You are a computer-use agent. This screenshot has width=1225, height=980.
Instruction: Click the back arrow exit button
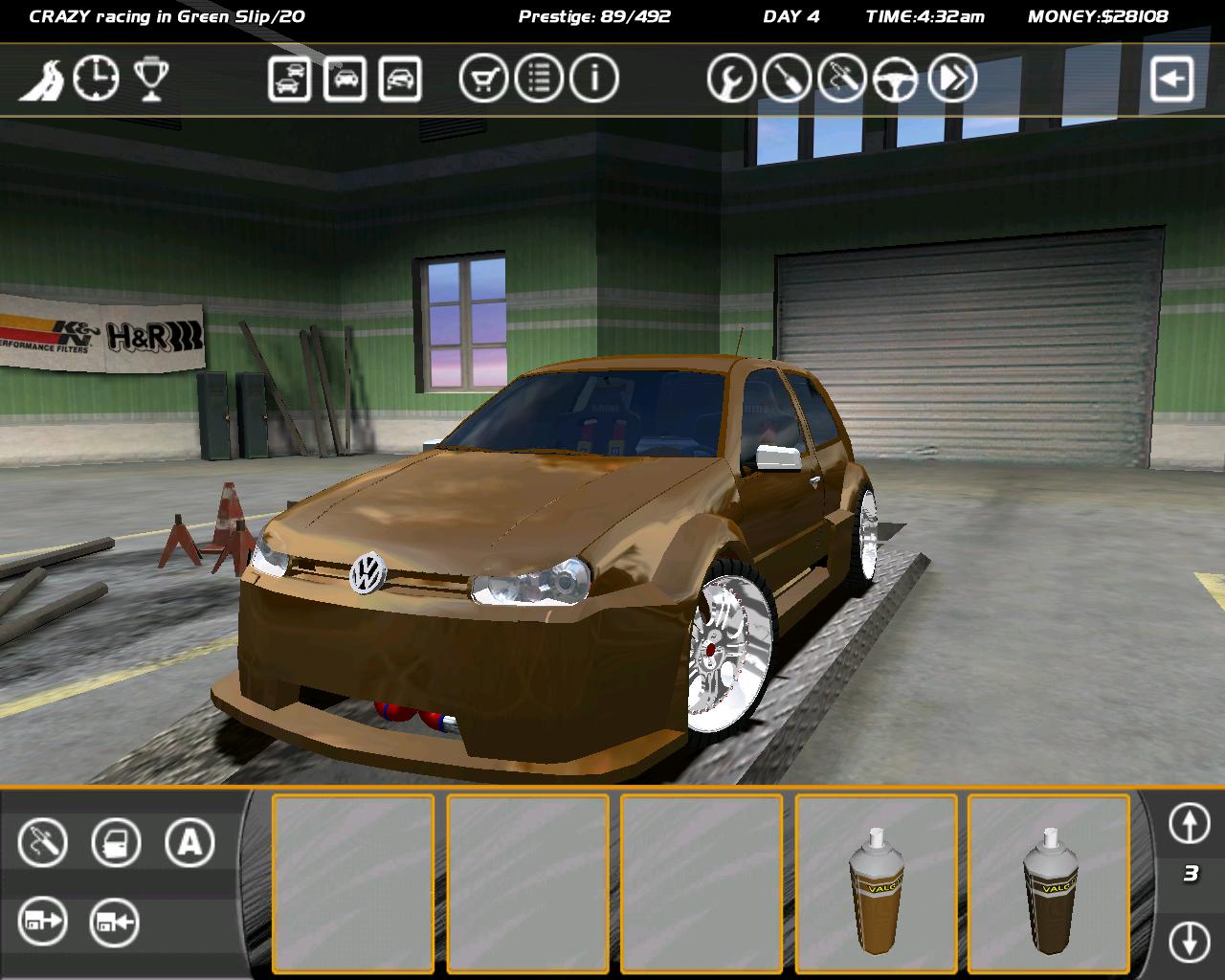click(x=1172, y=78)
